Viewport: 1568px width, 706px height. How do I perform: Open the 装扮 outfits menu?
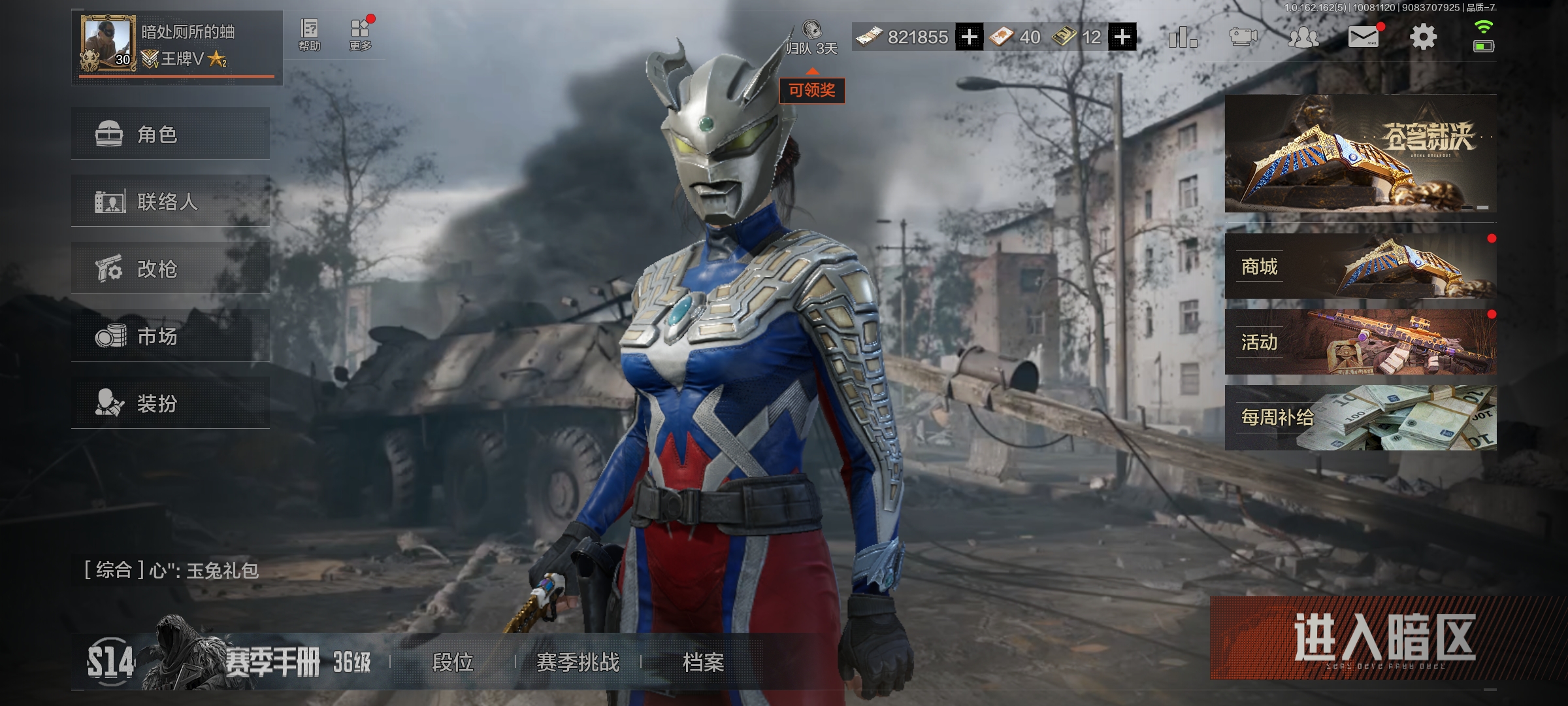(170, 403)
